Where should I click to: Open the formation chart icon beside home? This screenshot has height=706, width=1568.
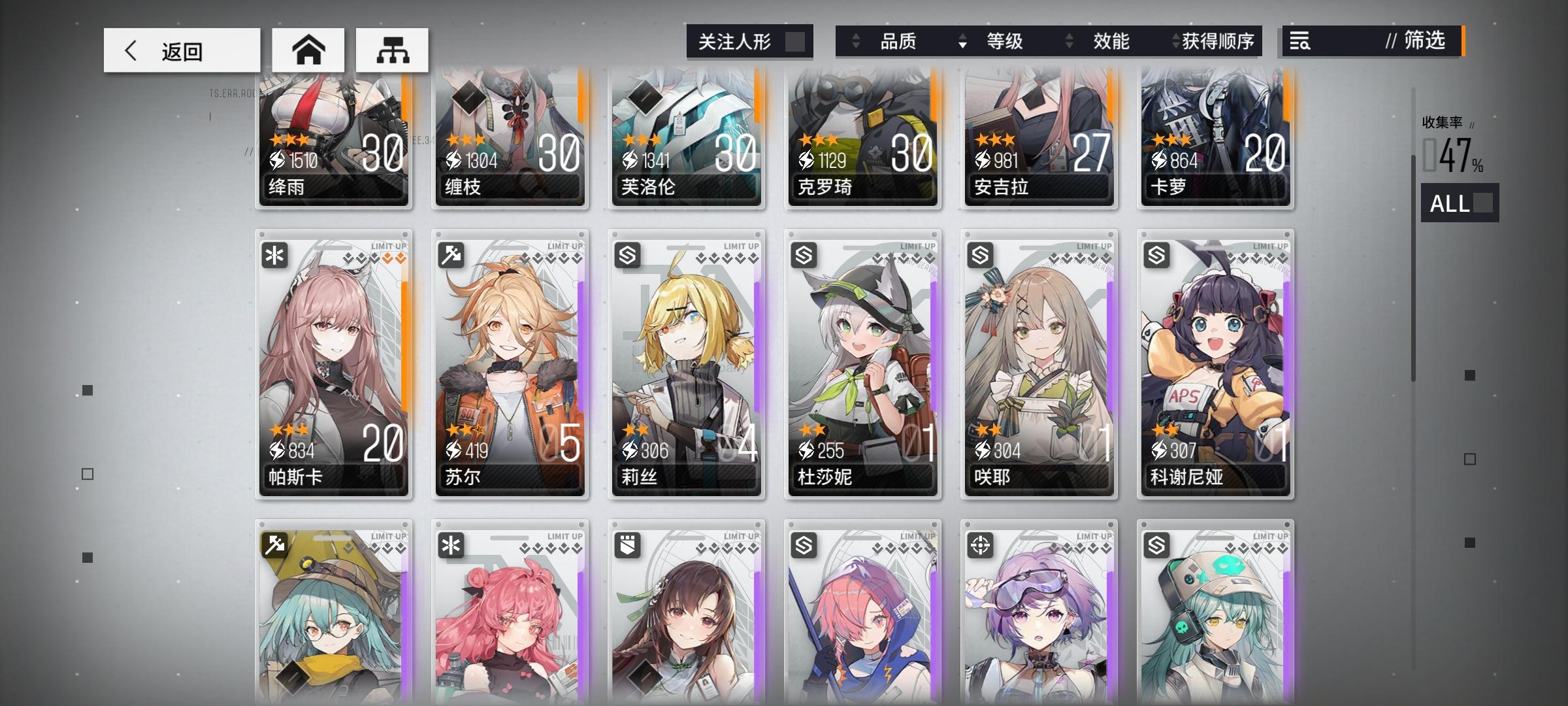coord(393,49)
